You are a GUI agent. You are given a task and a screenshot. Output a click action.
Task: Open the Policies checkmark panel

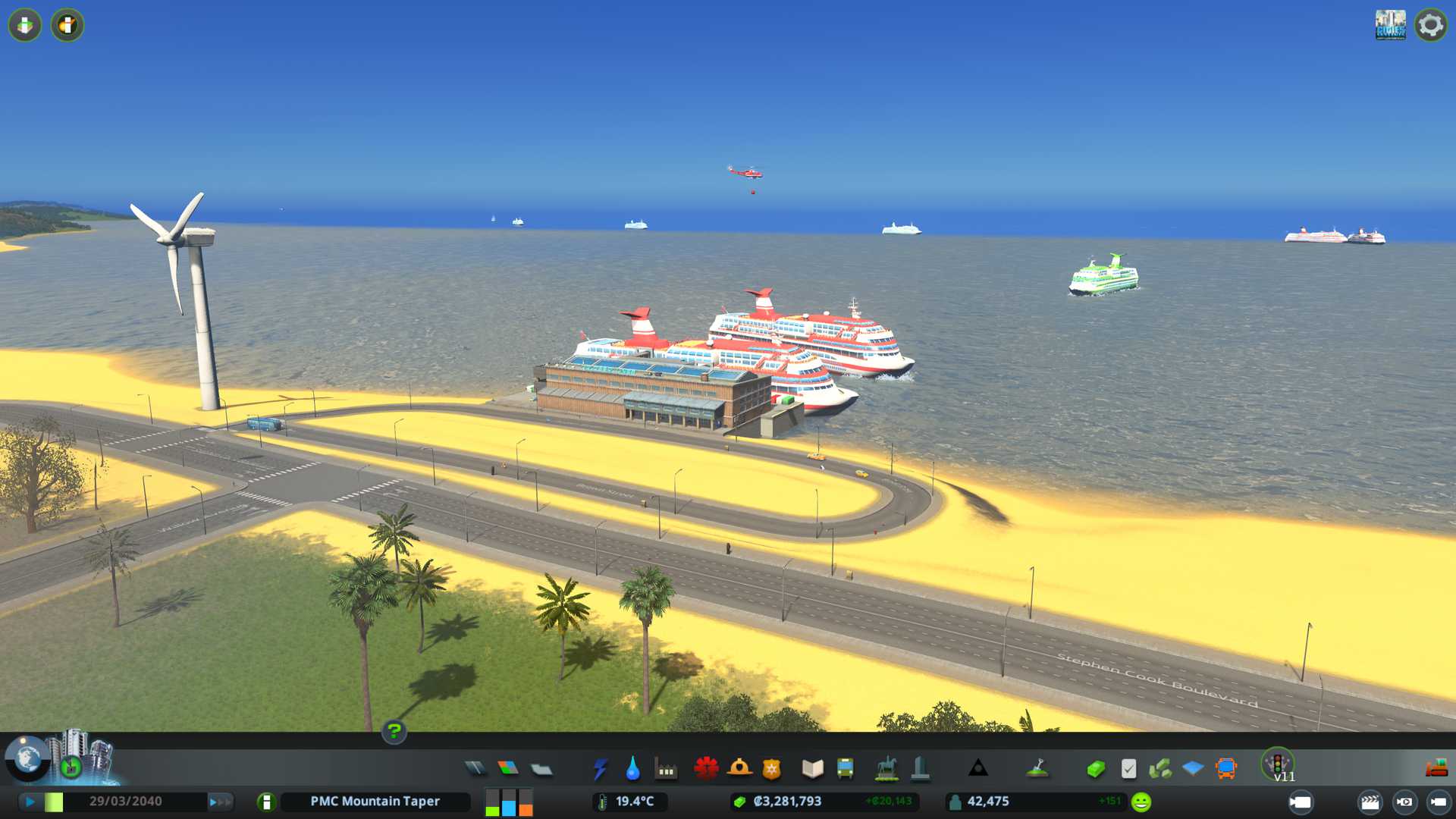pyautogui.click(x=1128, y=769)
